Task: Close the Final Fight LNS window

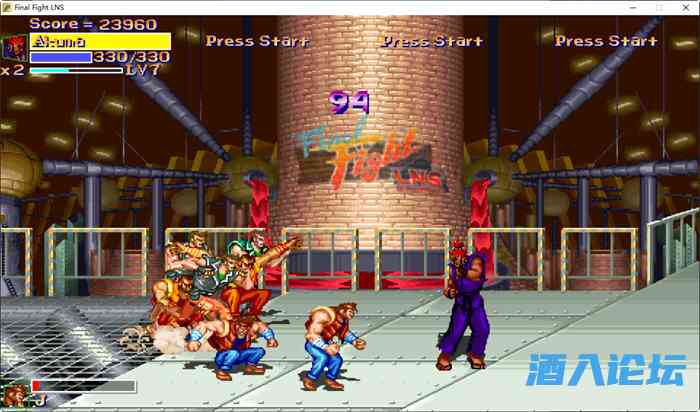Action: point(685,7)
